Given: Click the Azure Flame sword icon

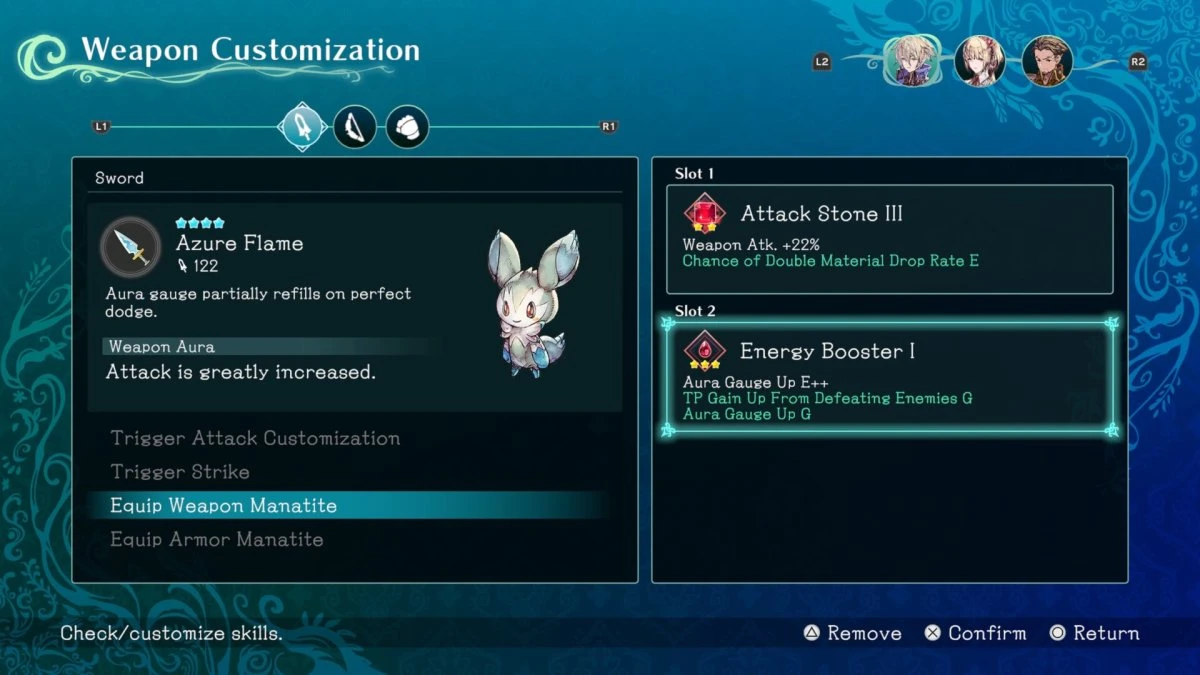Looking at the screenshot, I should pyautogui.click(x=131, y=247).
